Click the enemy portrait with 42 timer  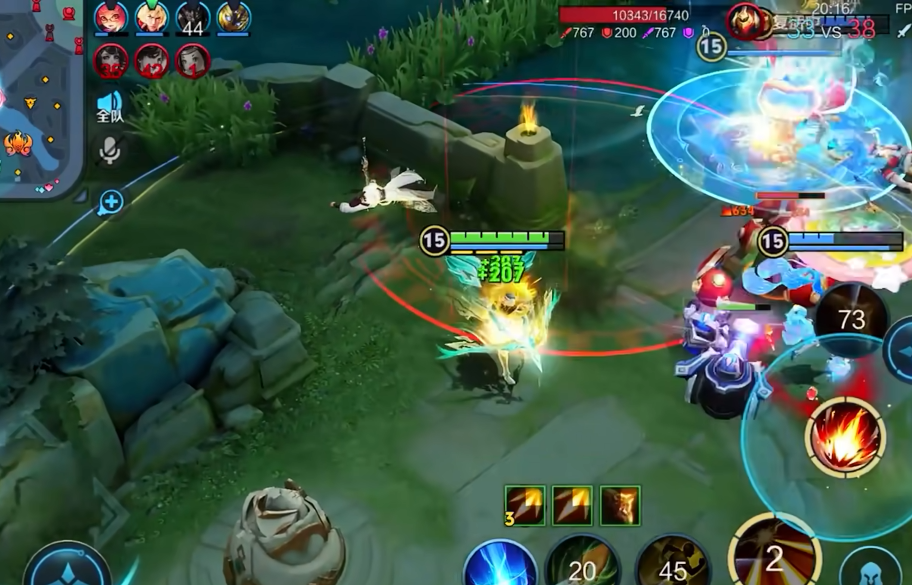152,61
